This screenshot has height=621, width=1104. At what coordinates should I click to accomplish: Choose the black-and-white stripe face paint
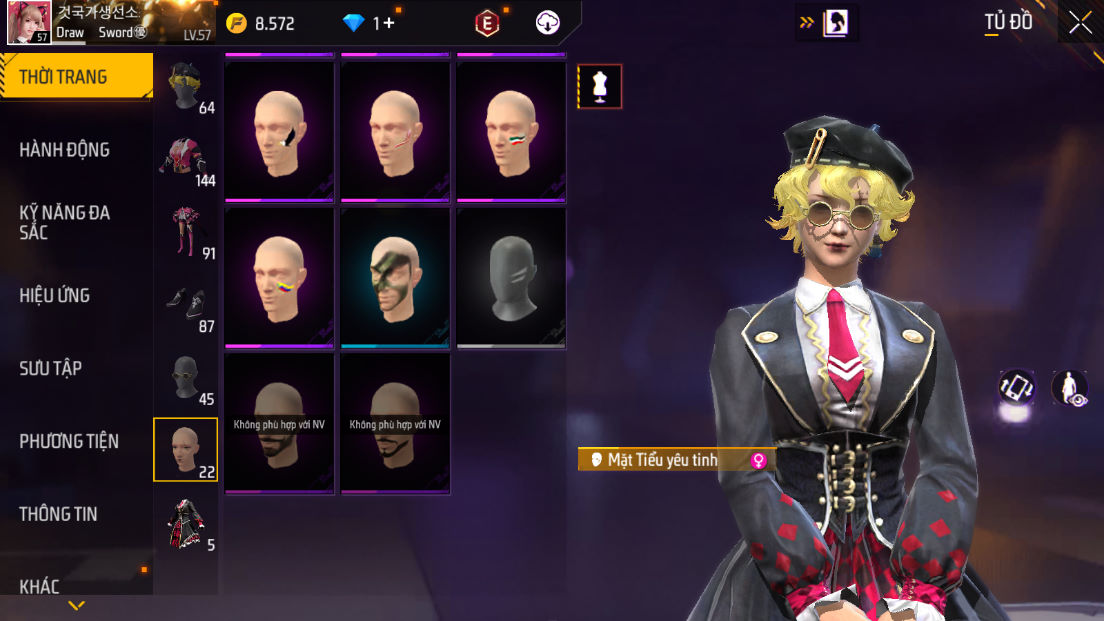tap(279, 132)
